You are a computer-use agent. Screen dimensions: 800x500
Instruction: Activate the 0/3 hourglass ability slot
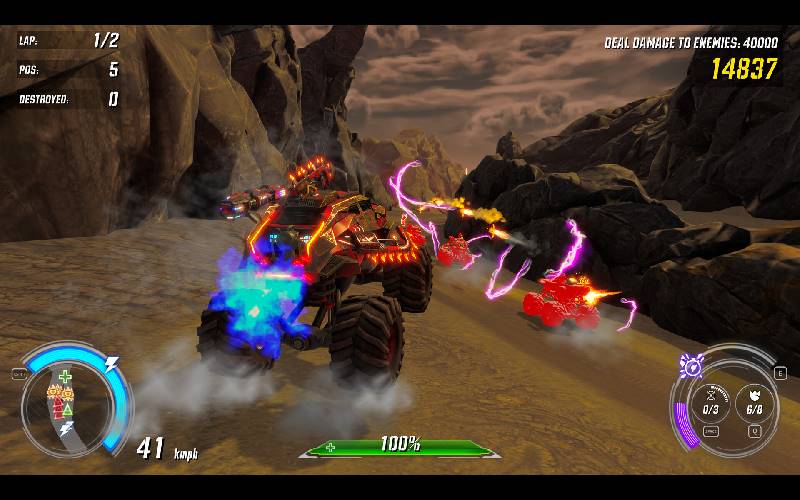coord(711,402)
